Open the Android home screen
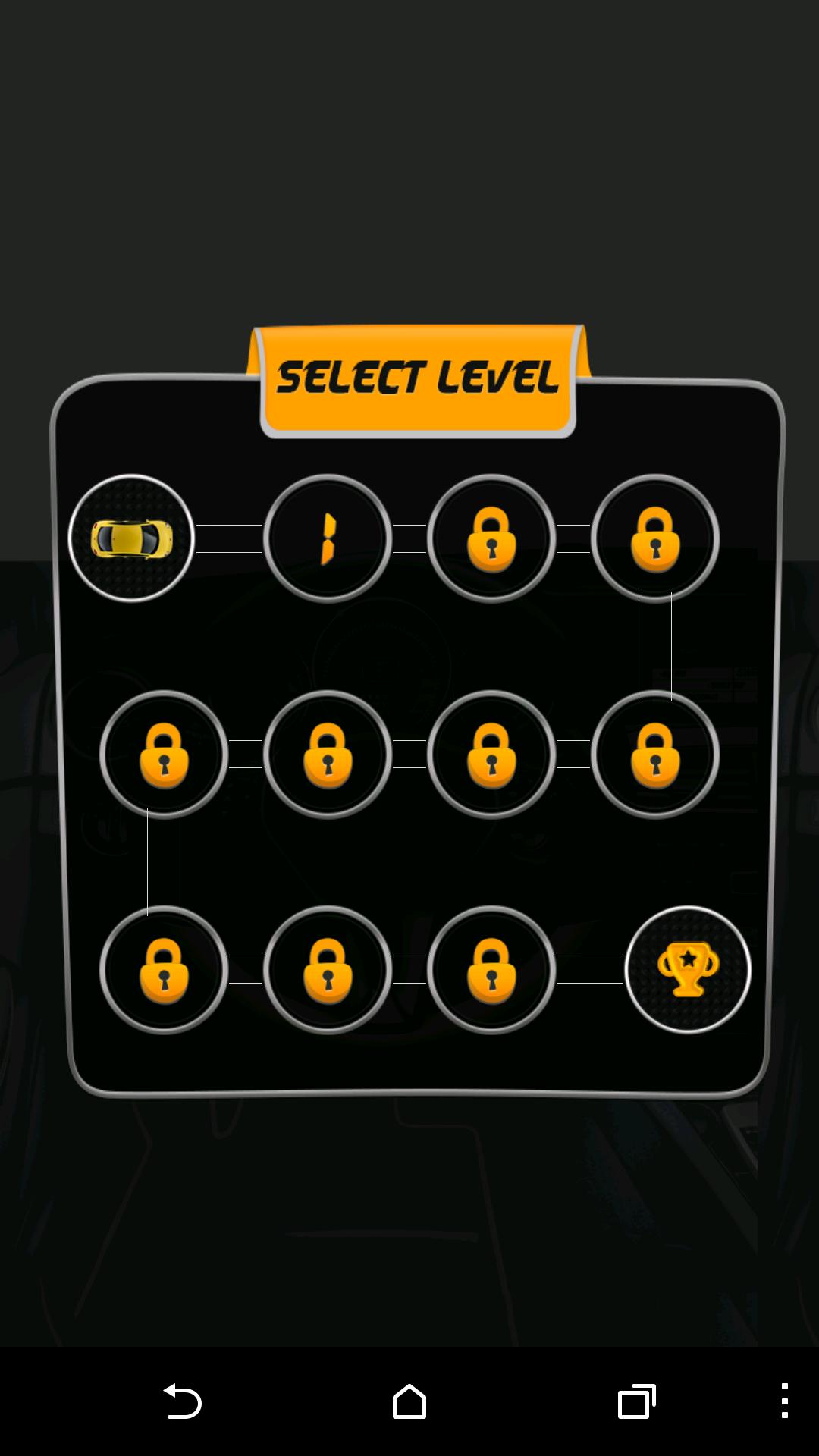The image size is (819, 1456). point(409,1401)
